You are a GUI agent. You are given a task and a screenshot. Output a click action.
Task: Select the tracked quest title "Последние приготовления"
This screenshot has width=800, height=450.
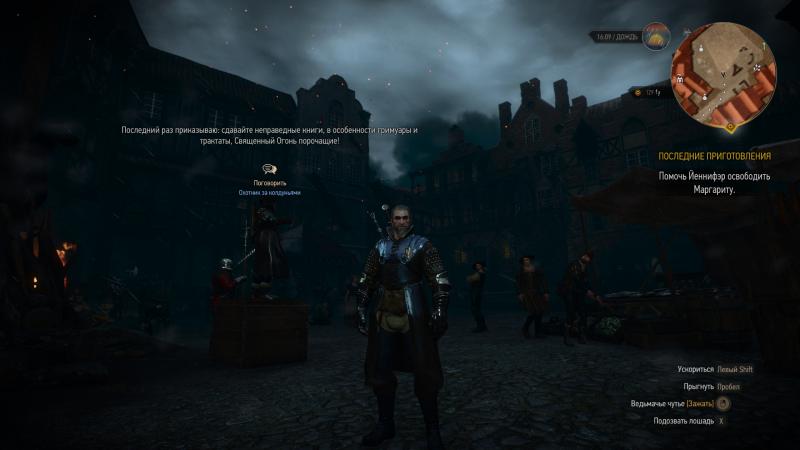714,157
